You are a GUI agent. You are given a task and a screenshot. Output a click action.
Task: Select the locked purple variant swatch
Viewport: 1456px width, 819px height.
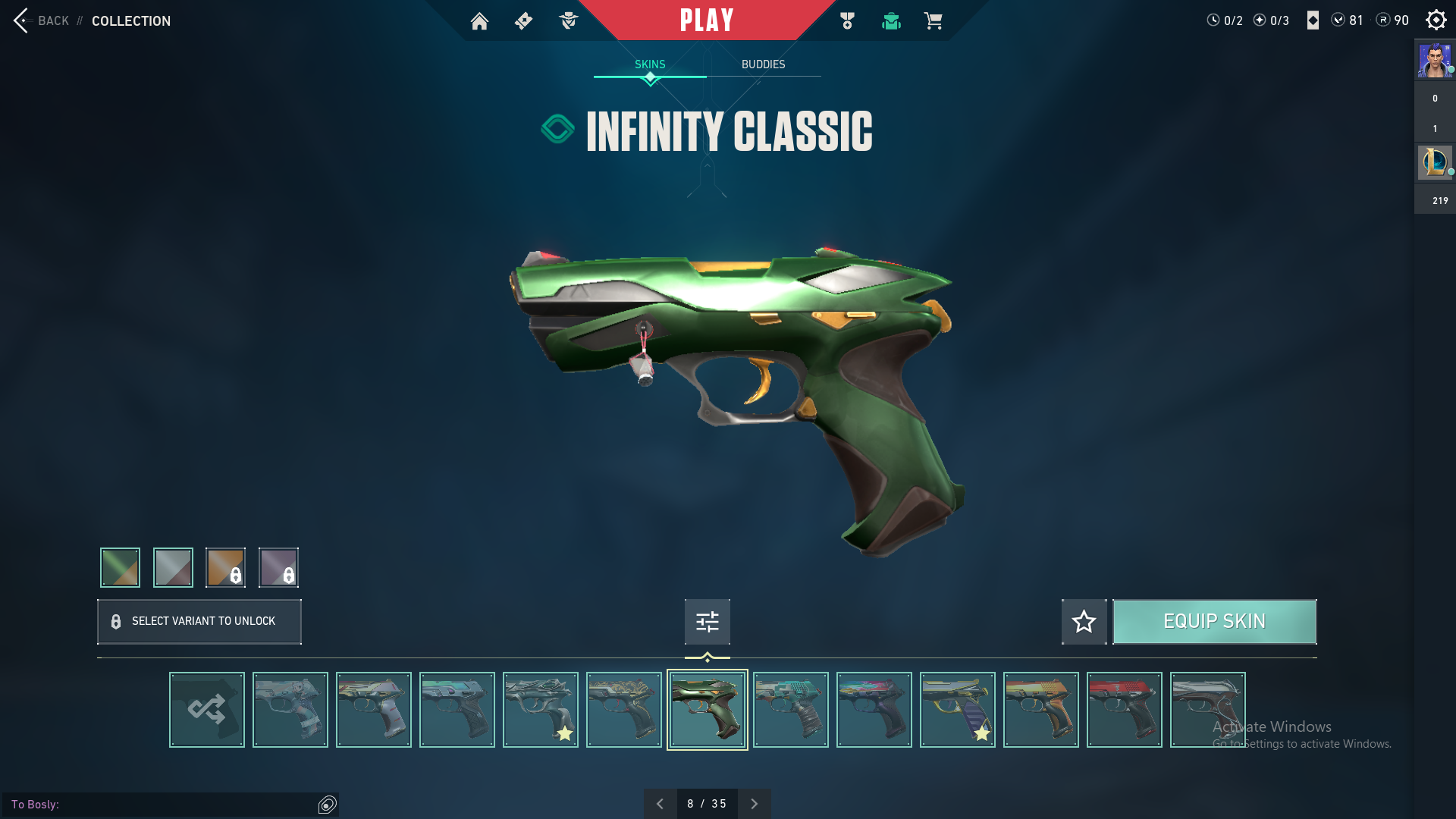278,567
